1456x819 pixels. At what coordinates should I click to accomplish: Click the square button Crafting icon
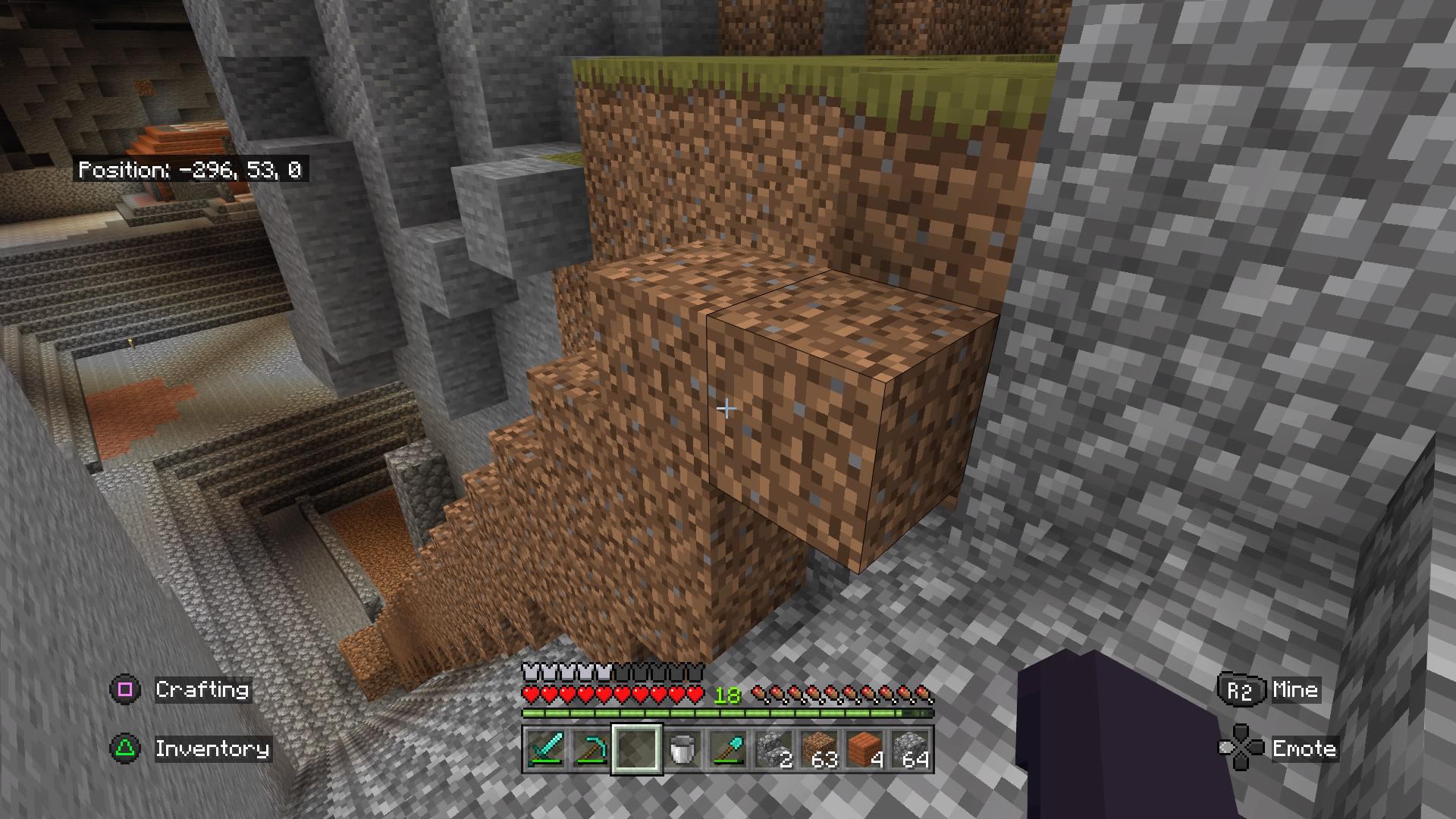click(x=124, y=690)
